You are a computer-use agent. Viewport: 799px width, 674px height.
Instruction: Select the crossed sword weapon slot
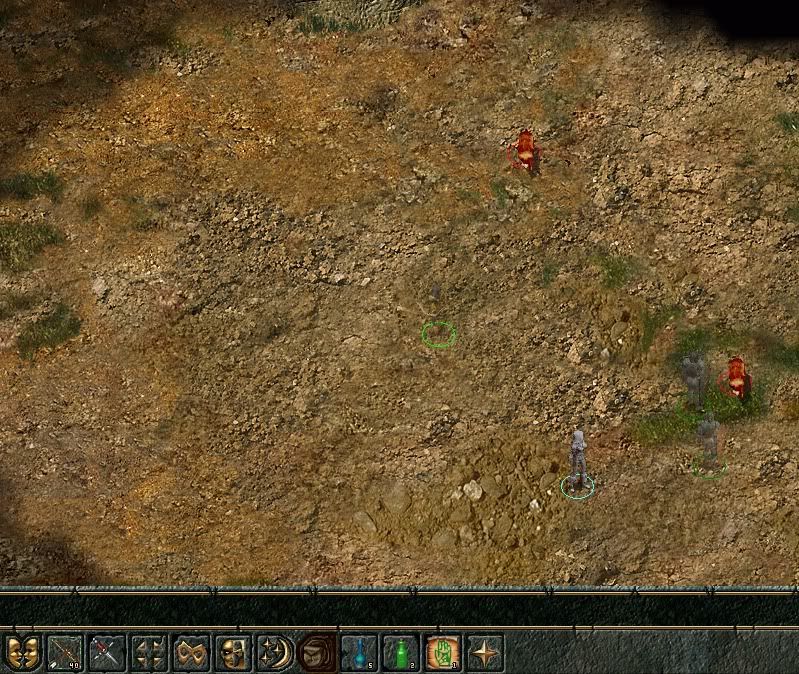pos(106,653)
